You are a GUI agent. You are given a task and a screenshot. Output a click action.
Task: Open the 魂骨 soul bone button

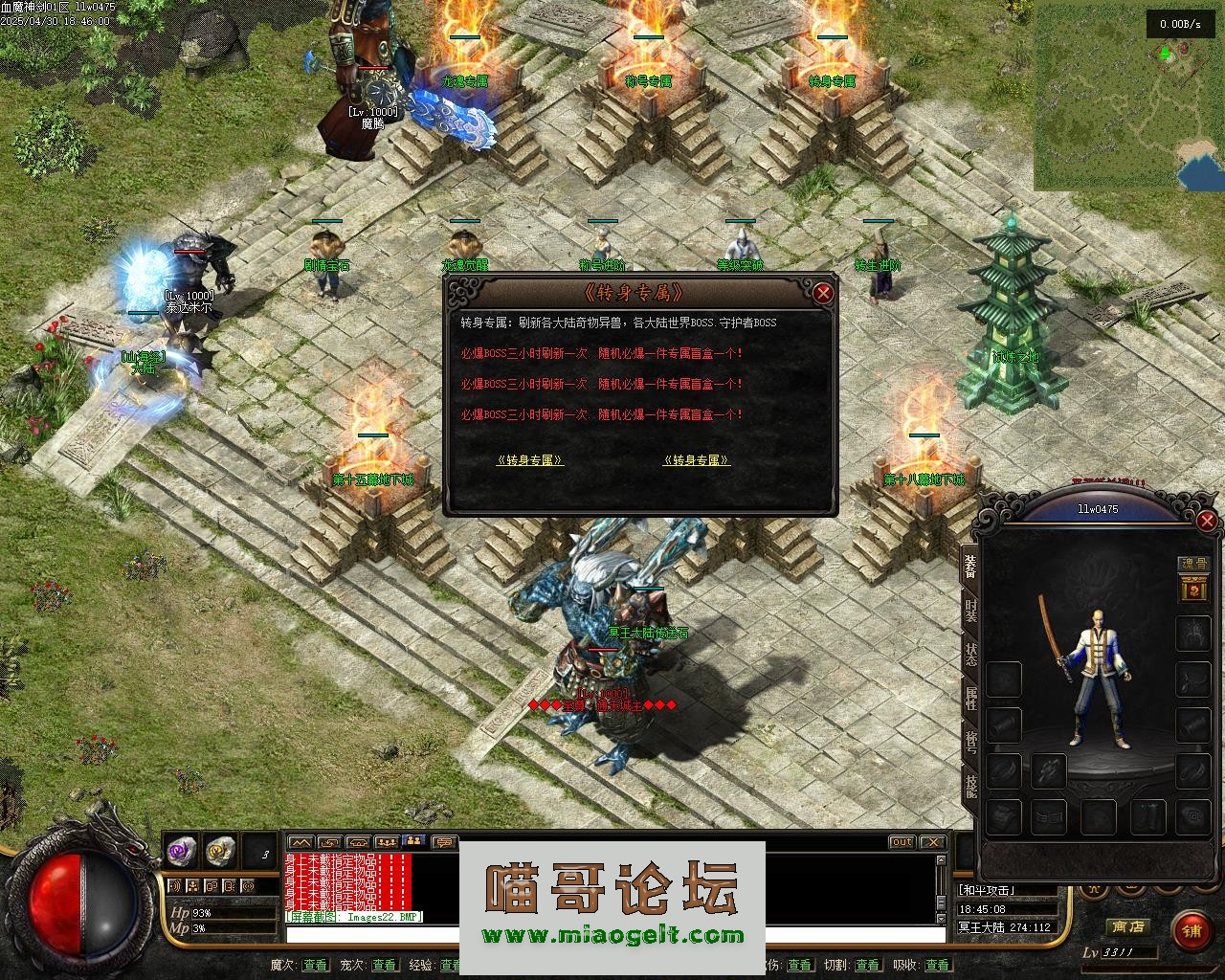1192,565
